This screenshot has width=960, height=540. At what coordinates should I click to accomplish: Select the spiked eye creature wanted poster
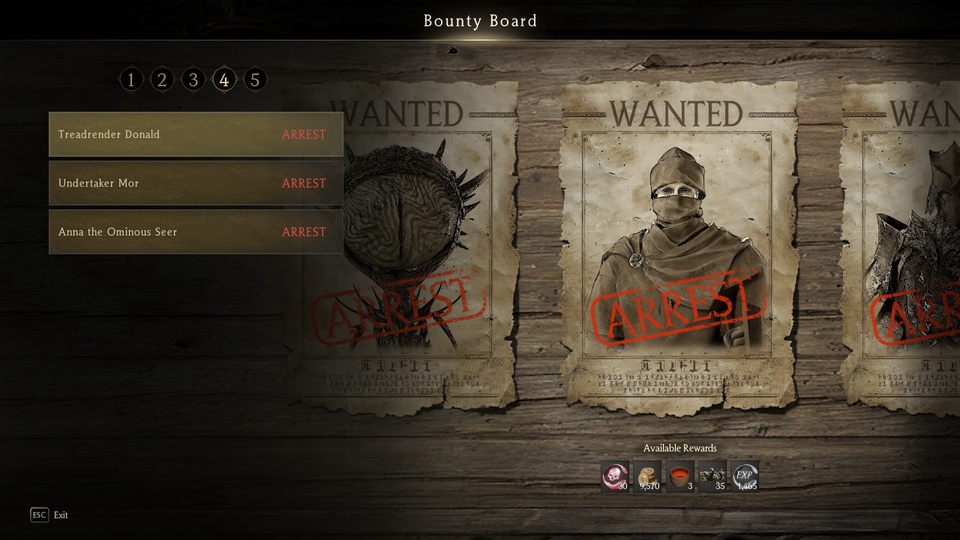410,245
